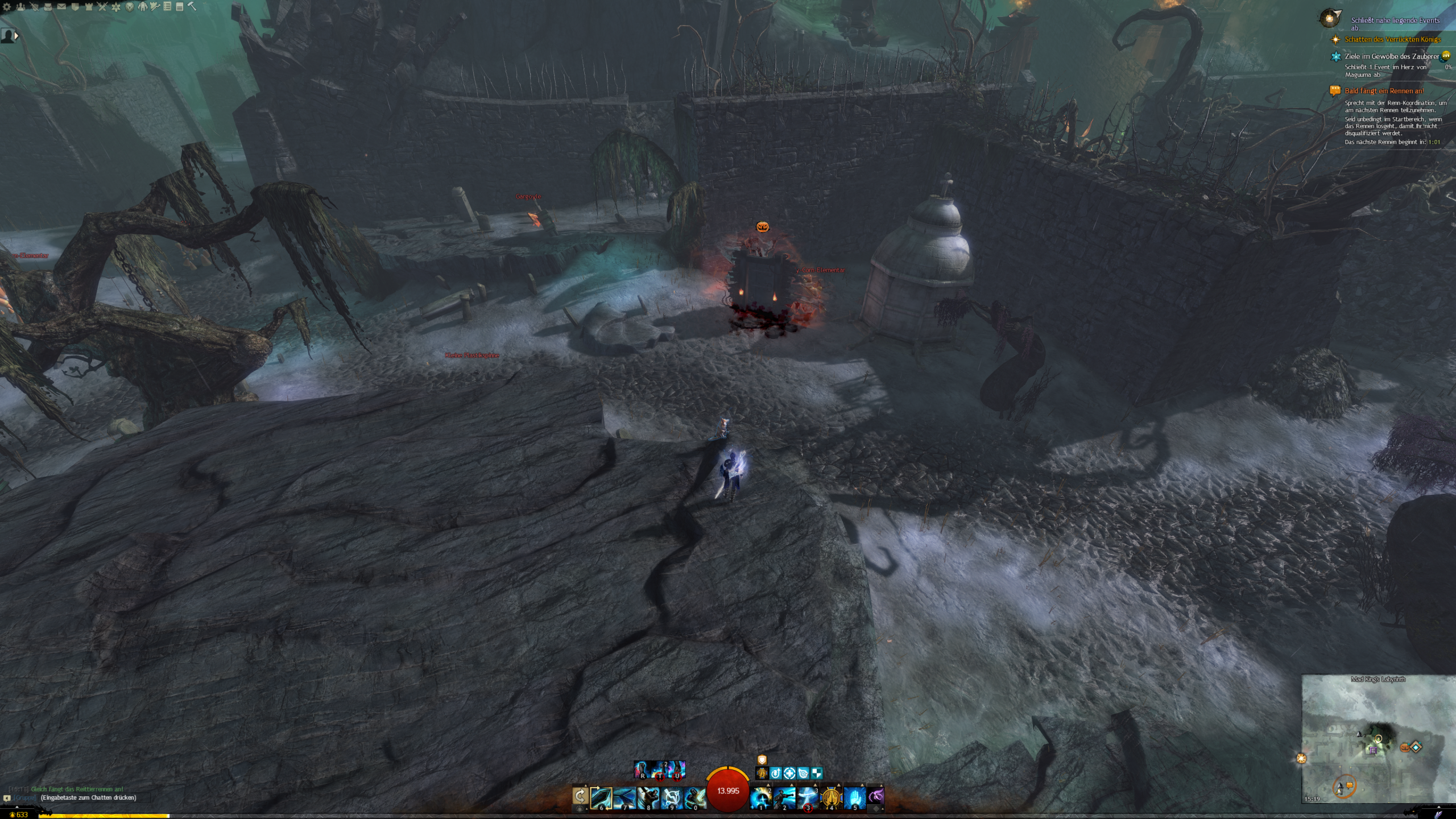
Task: Activate the chained knight skill 0
Action: point(694,797)
